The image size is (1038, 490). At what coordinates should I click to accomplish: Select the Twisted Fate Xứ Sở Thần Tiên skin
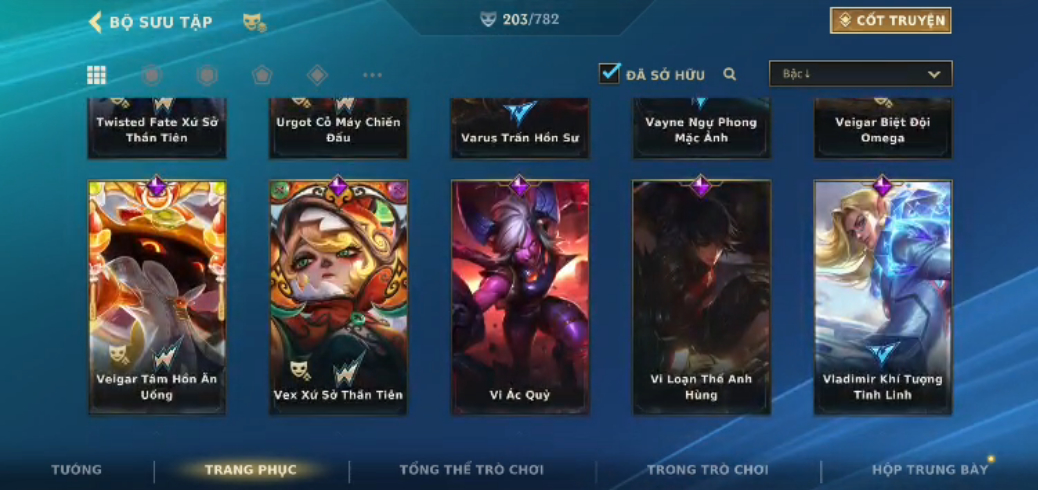click(x=157, y=128)
